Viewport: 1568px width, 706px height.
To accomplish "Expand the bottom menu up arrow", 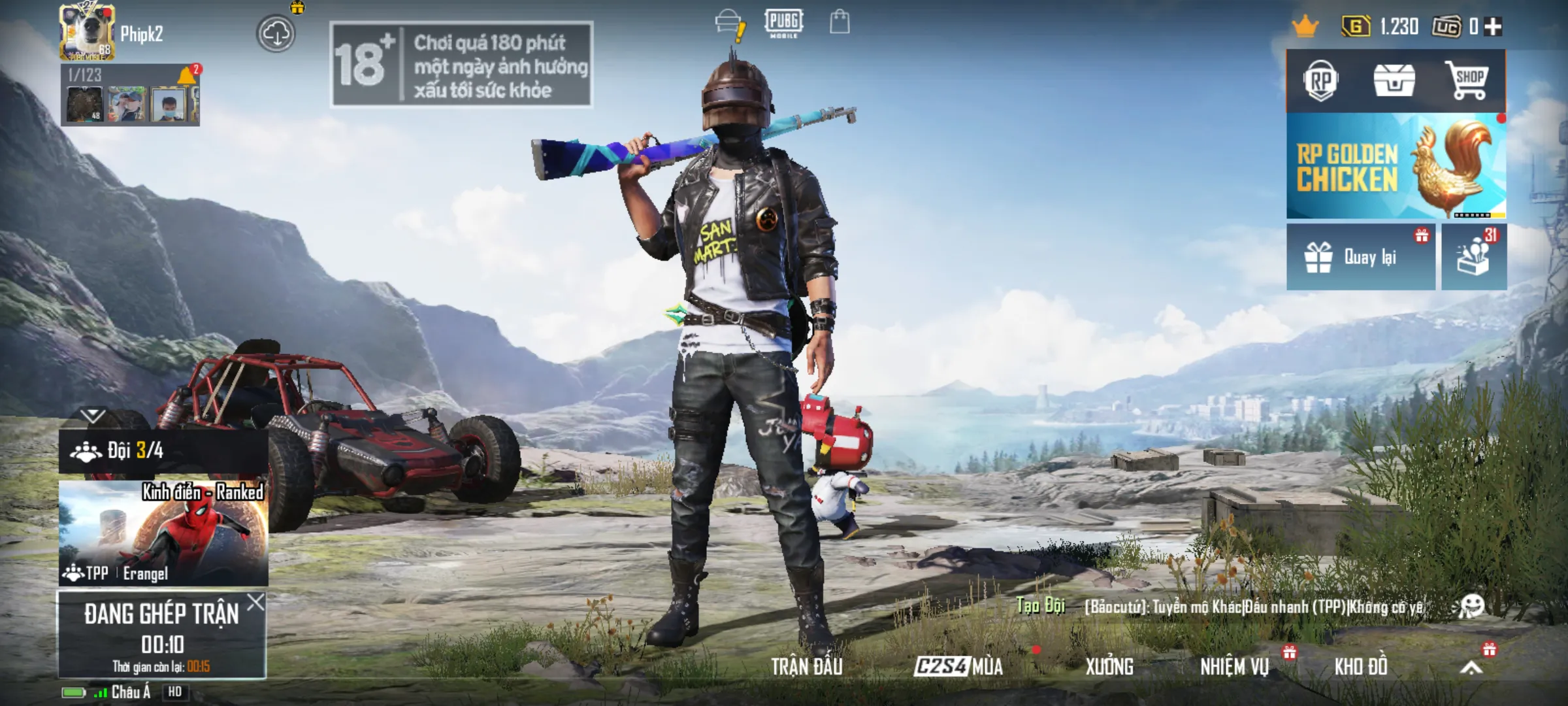I will tap(1471, 667).
